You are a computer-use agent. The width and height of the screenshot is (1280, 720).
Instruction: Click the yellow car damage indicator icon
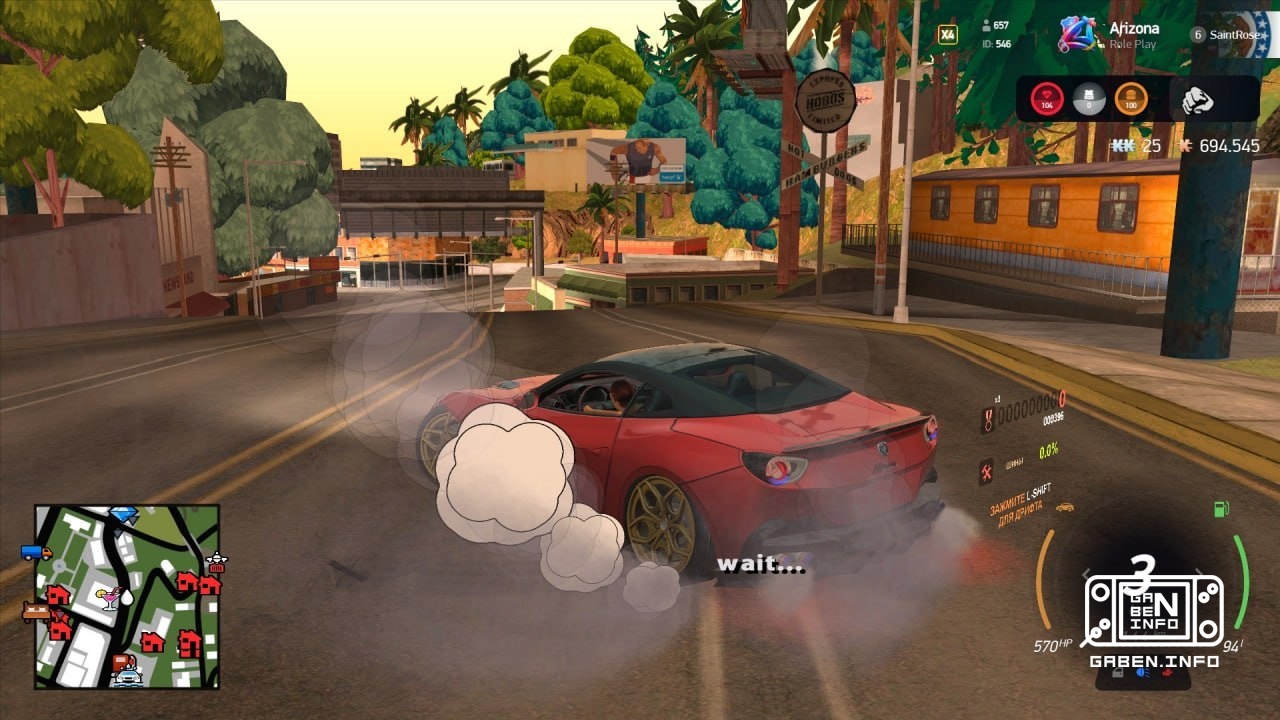pos(1065,508)
